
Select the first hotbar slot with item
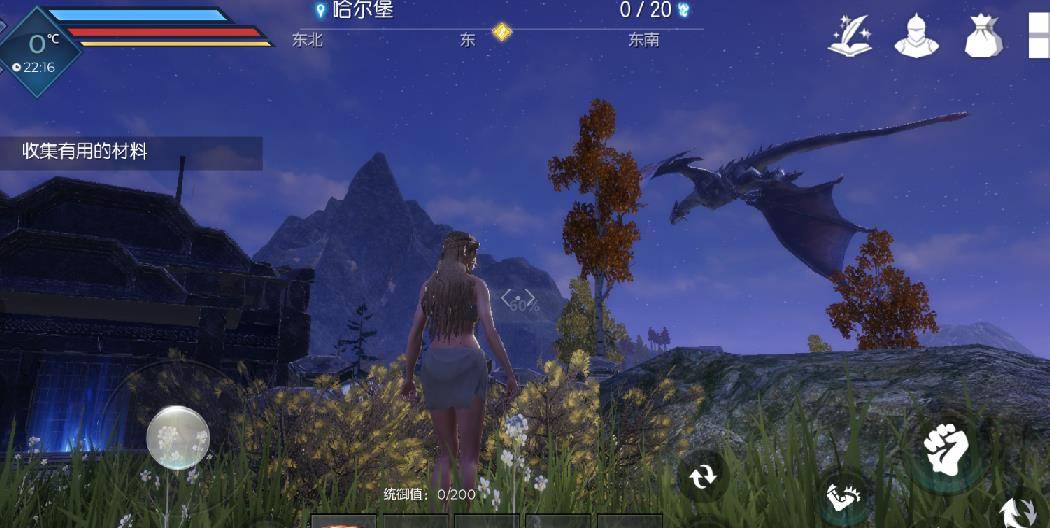pyautogui.click(x=343, y=521)
